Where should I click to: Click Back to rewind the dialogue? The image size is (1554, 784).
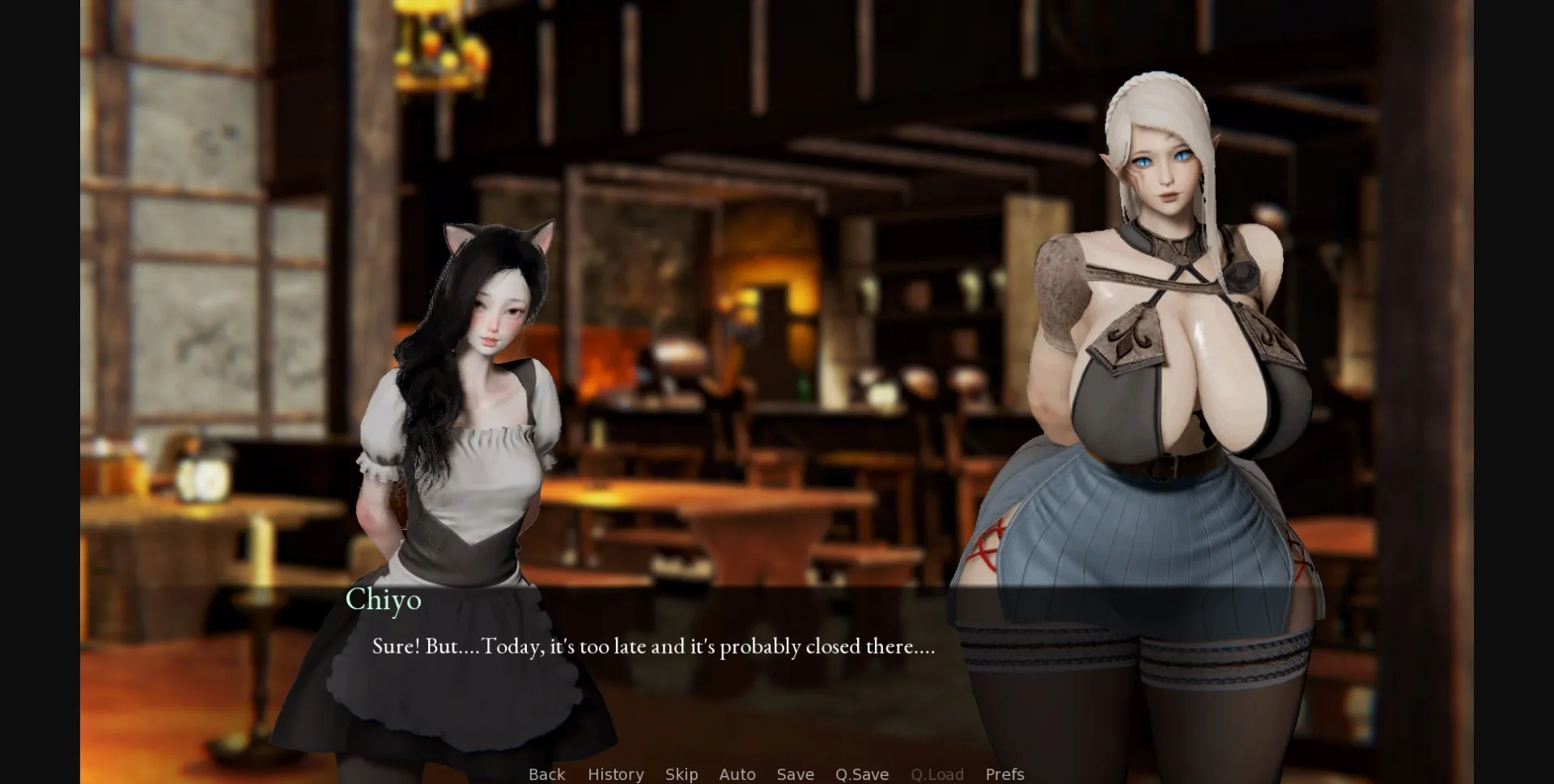click(547, 774)
